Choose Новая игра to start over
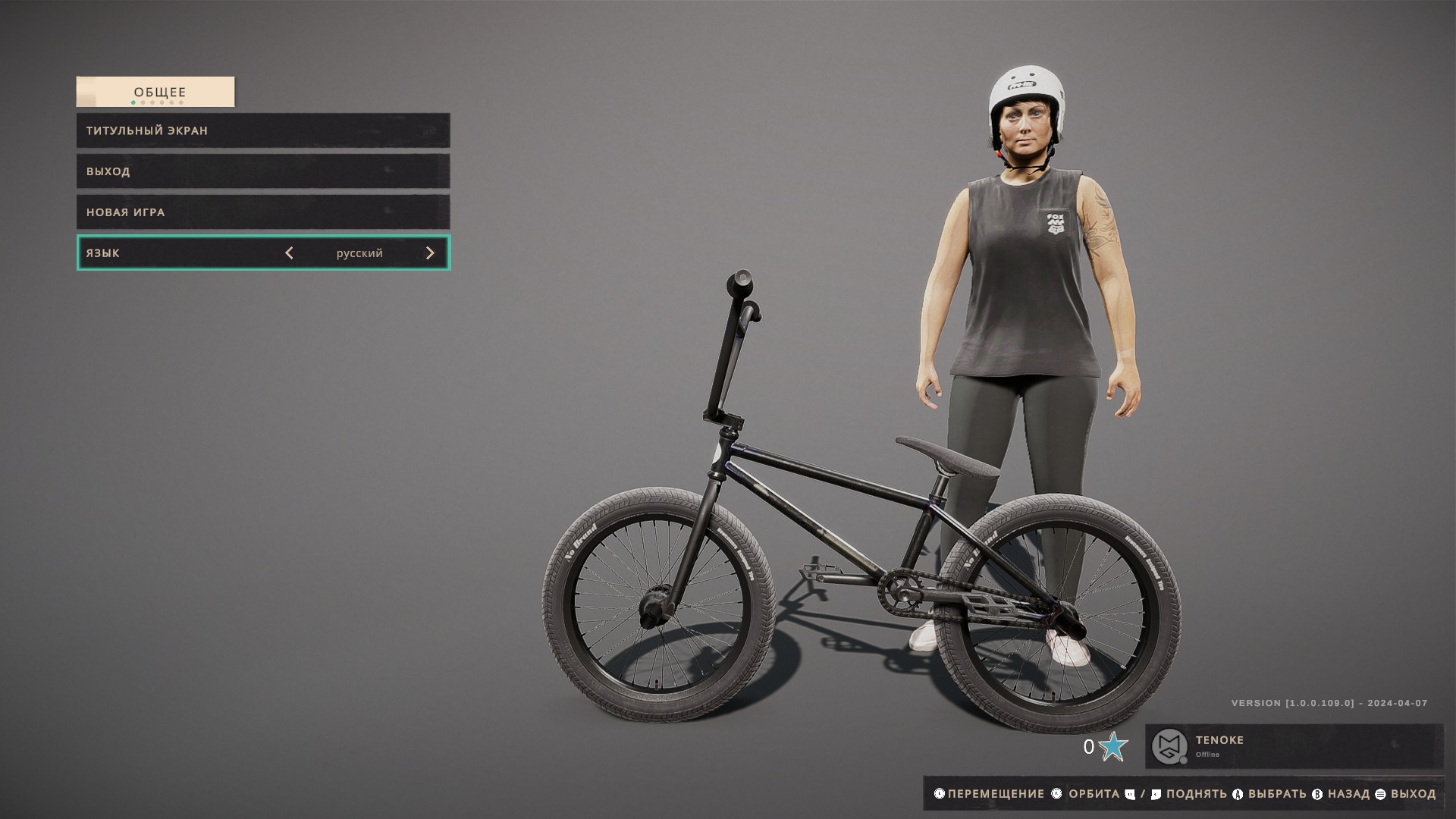This screenshot has width=1456, height=819. [x=262, y=212]
